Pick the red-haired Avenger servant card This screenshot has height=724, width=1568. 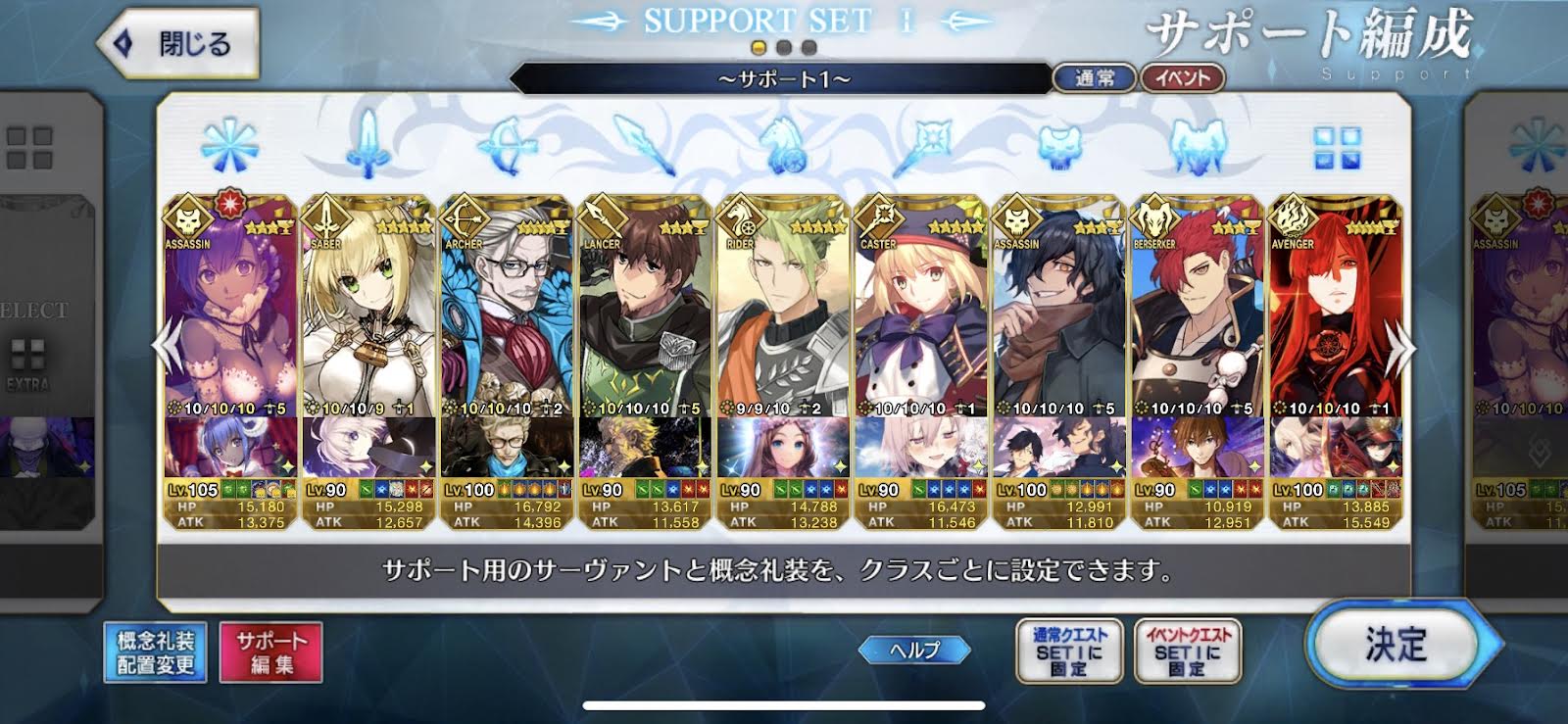[1335, 323]
